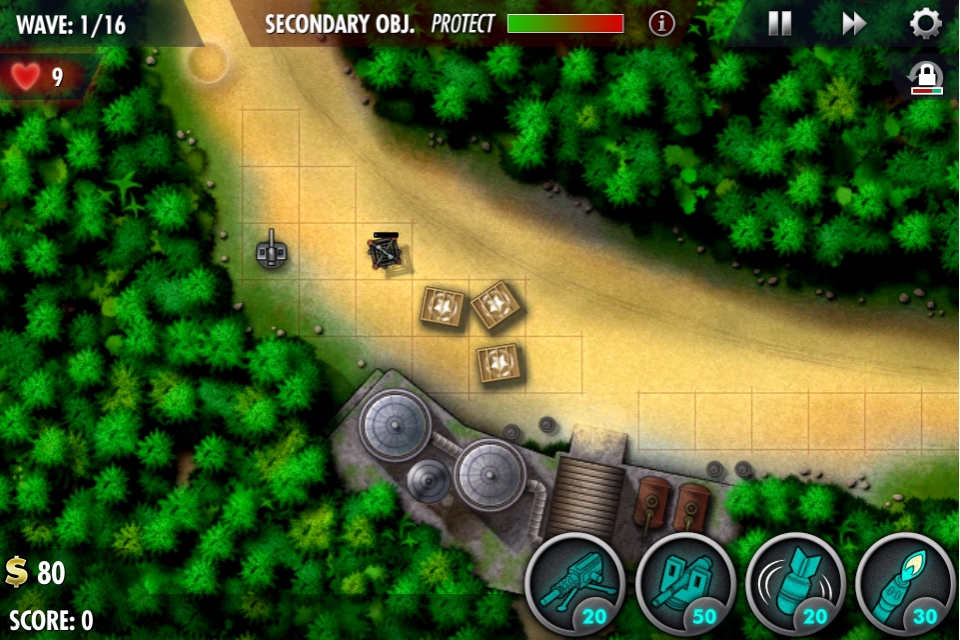
Task: Activate fast-forward speed
Action: (x=853, y=24)
